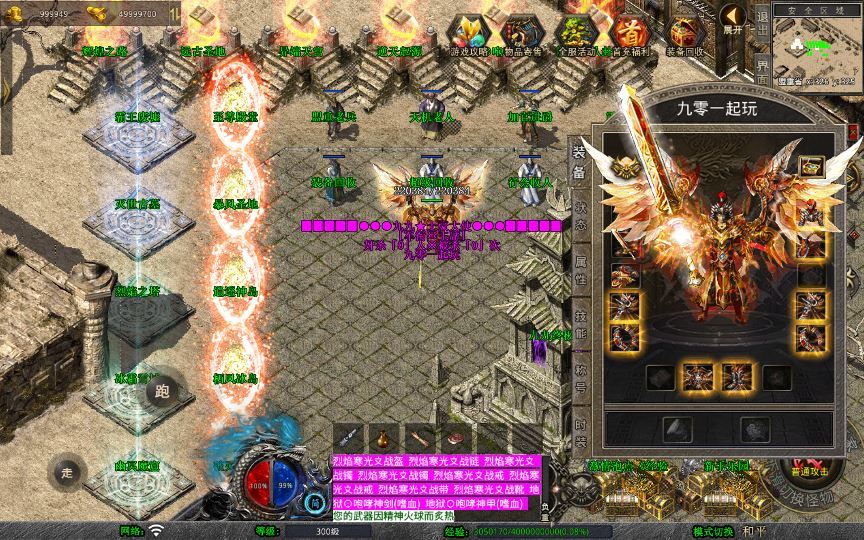The image size is (864, 540).
Task: View the 时装 fashion tab
Action: click(x=581, y=436)
